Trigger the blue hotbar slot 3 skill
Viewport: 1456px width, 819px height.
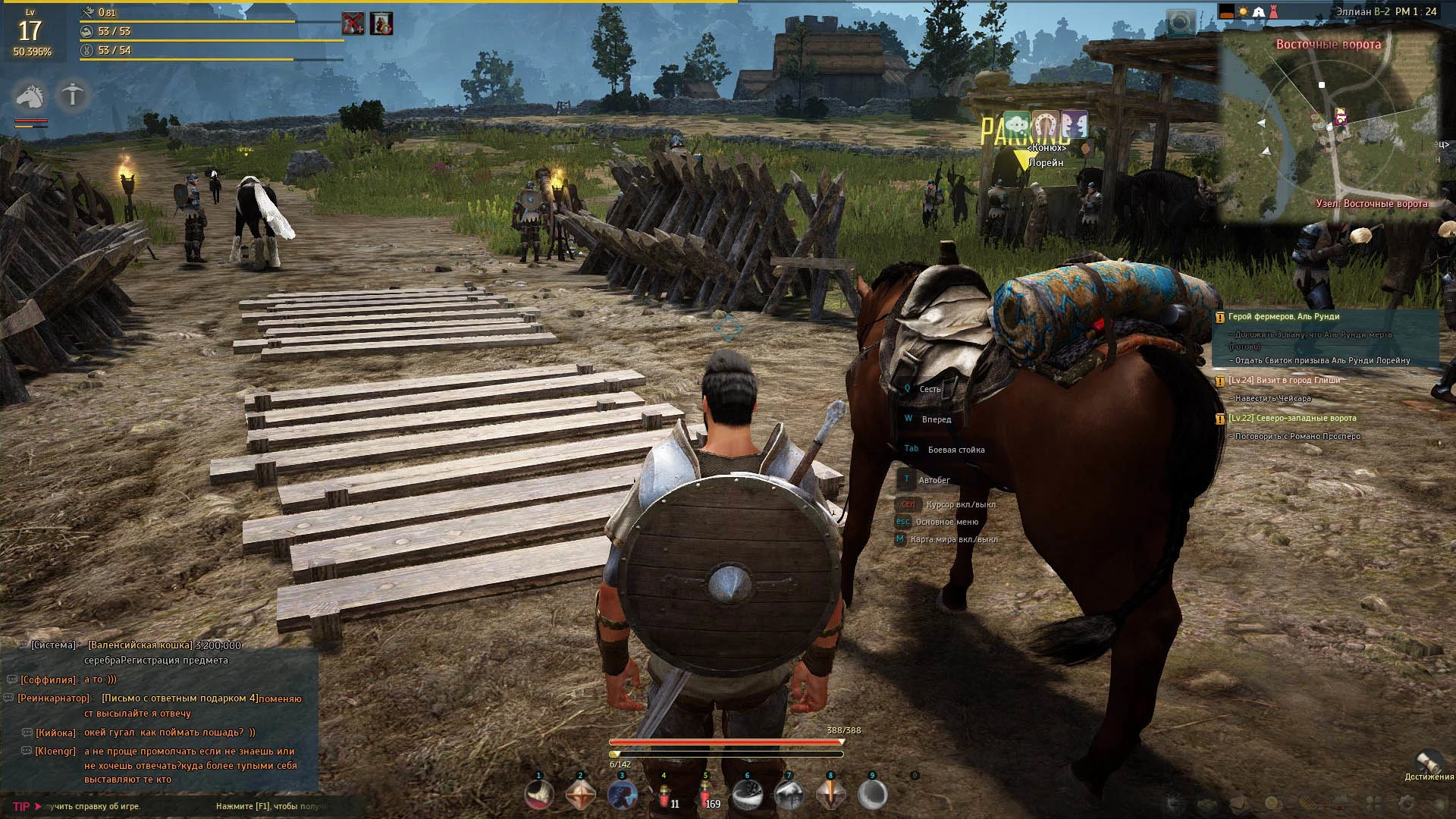(623, 795)
